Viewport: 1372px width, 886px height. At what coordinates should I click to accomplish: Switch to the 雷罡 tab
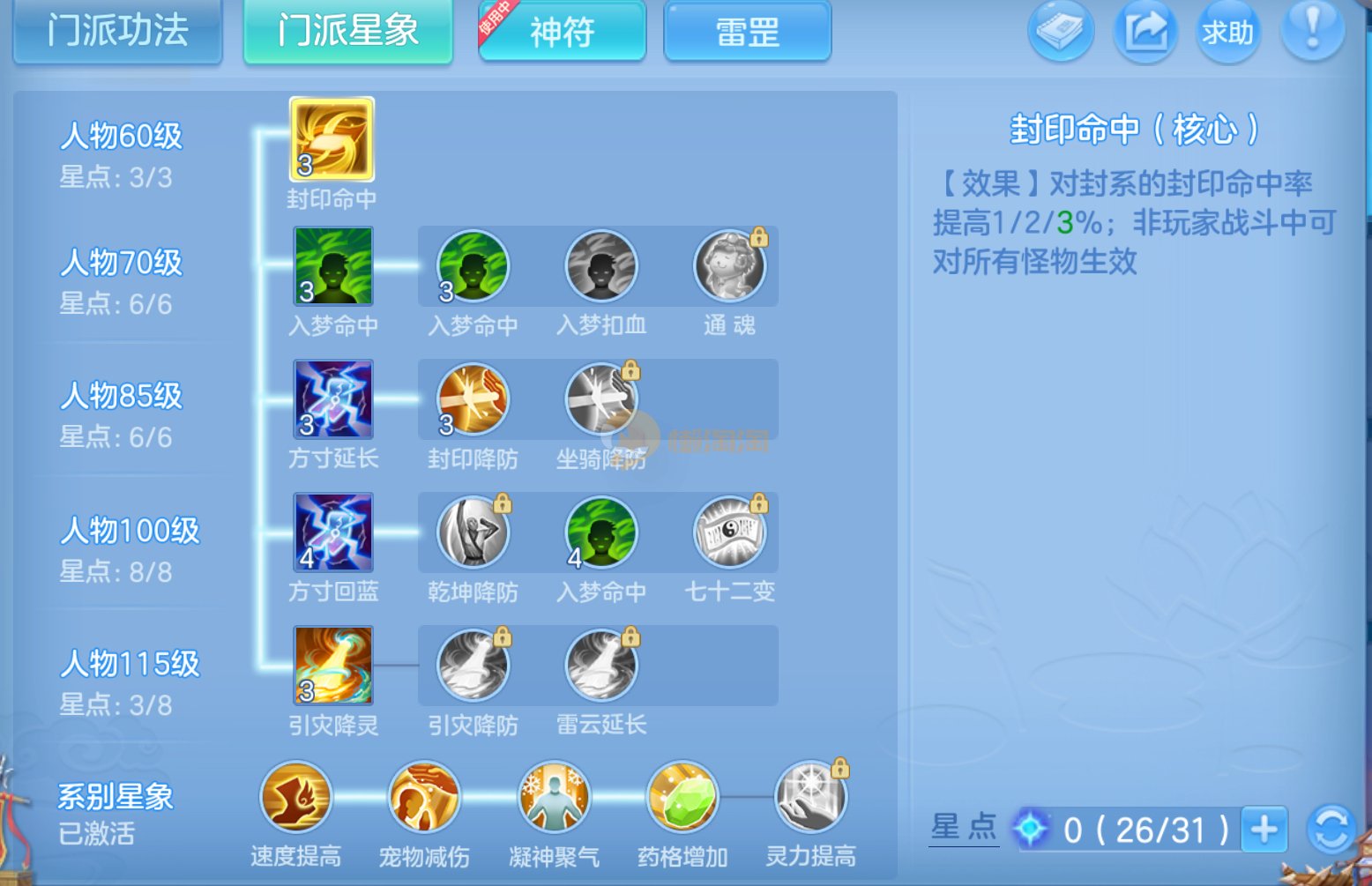tap(747, 32)
